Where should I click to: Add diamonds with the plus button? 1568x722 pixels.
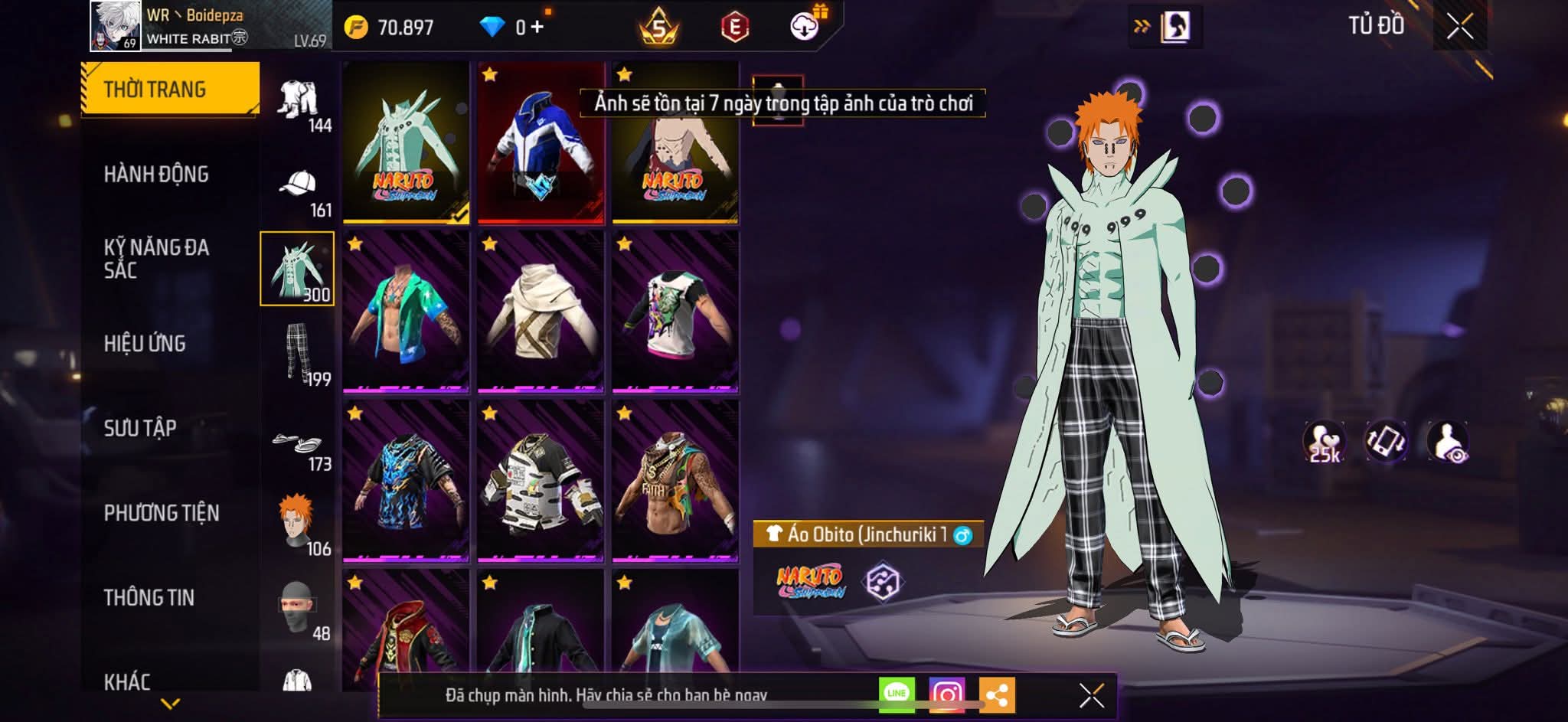[537, 28]
